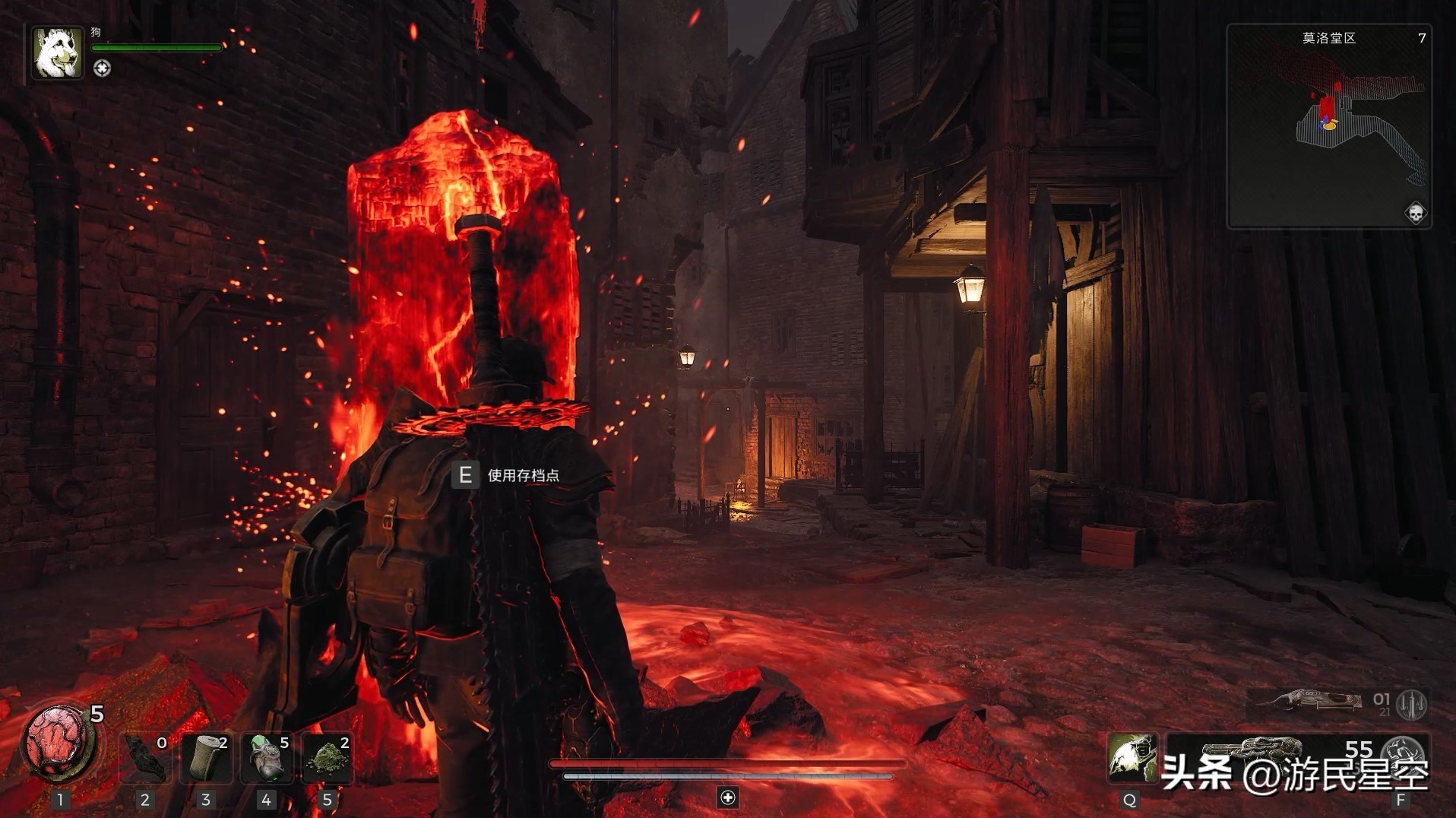Select the dark shard consumable slot
Screen dimensions: 1456x818
tap(146, 758)
